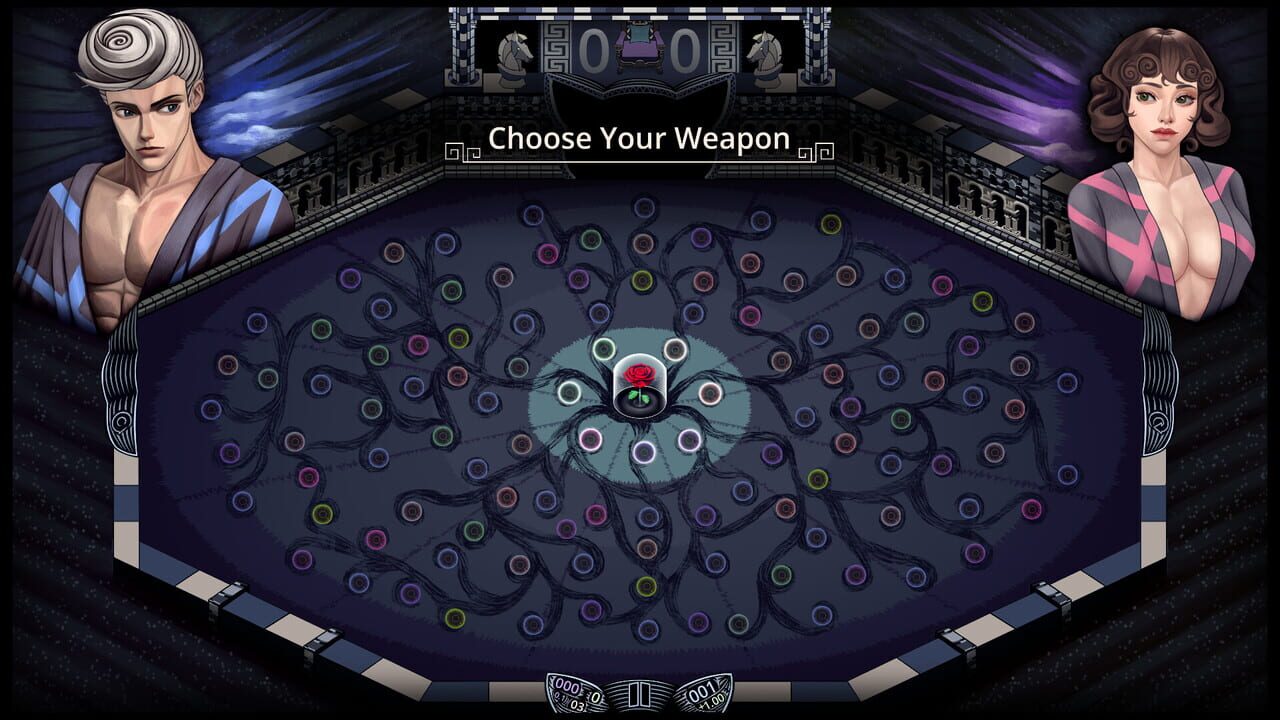The height and width of the screenshot is (720, 1280).
Task: Toggle the pink node below the glass dome
Action: [590, 438]
